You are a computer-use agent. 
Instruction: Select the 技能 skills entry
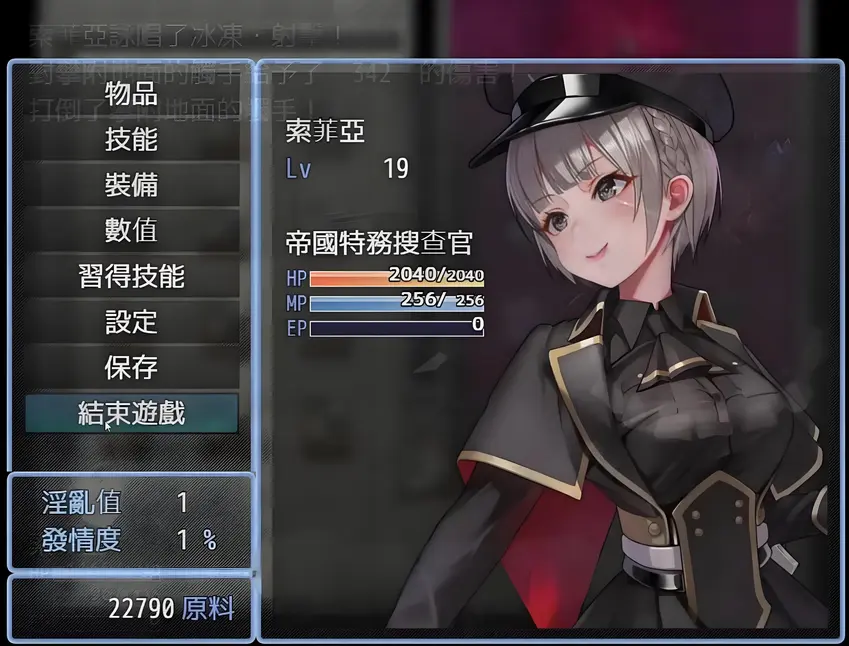tap(131, 139)
